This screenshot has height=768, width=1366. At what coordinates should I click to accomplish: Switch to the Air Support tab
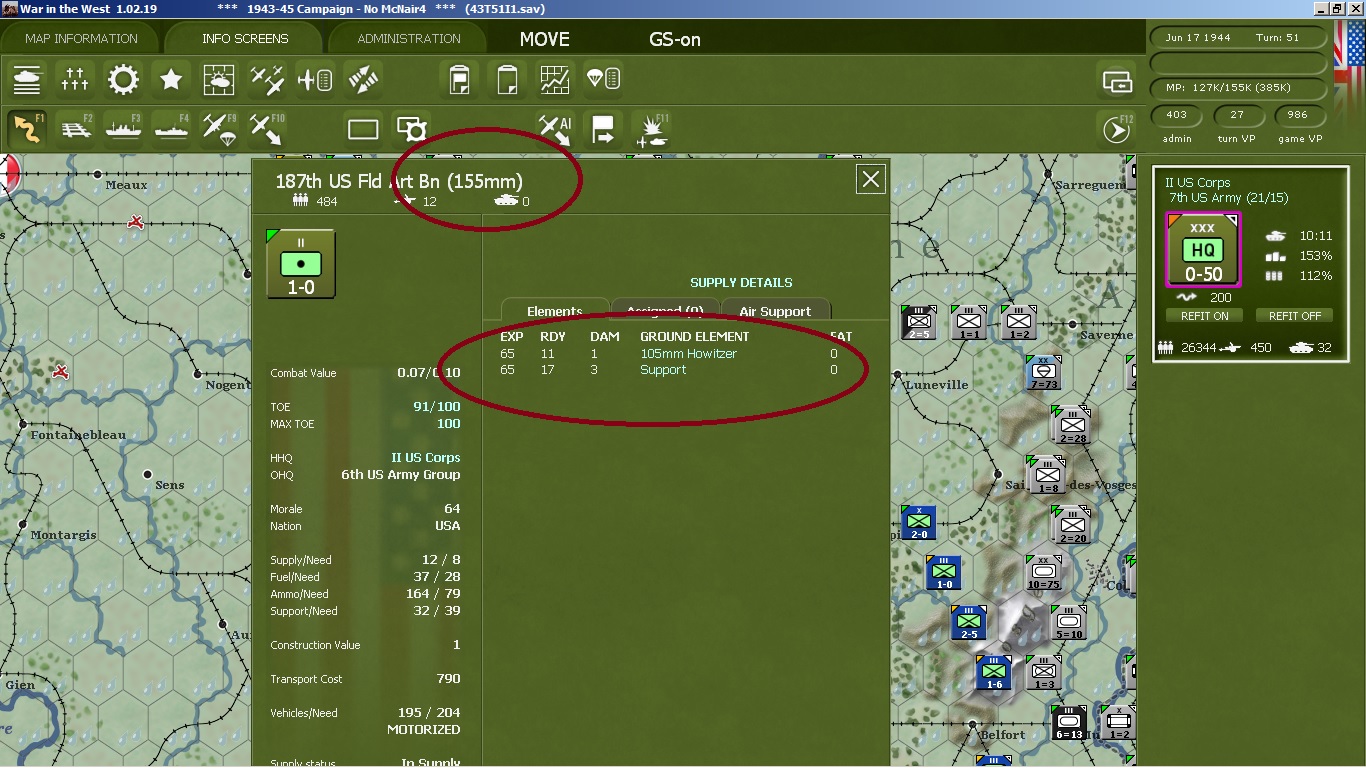[776, 311]
